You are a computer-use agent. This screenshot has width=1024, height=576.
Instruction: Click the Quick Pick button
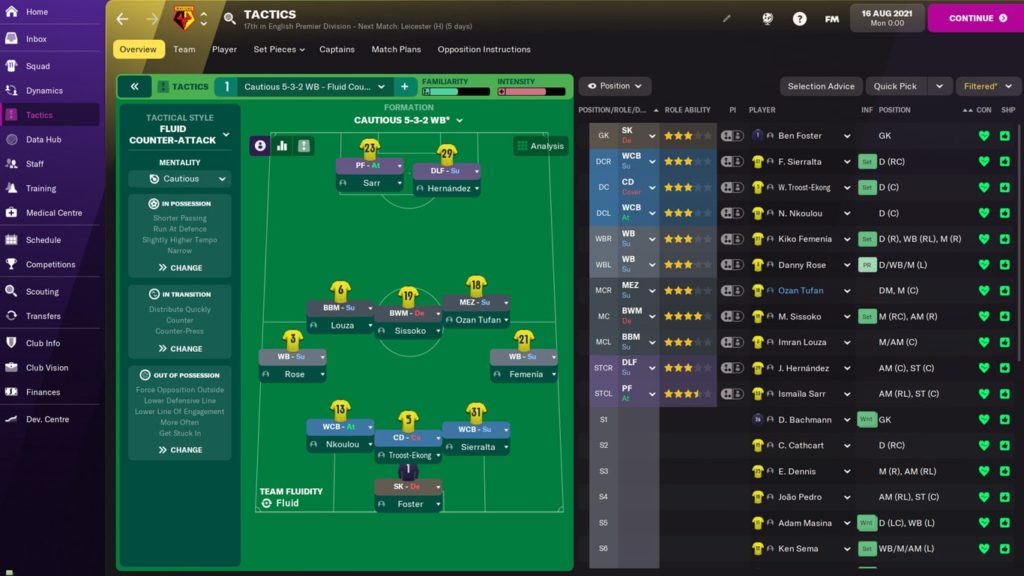[895, 86]
